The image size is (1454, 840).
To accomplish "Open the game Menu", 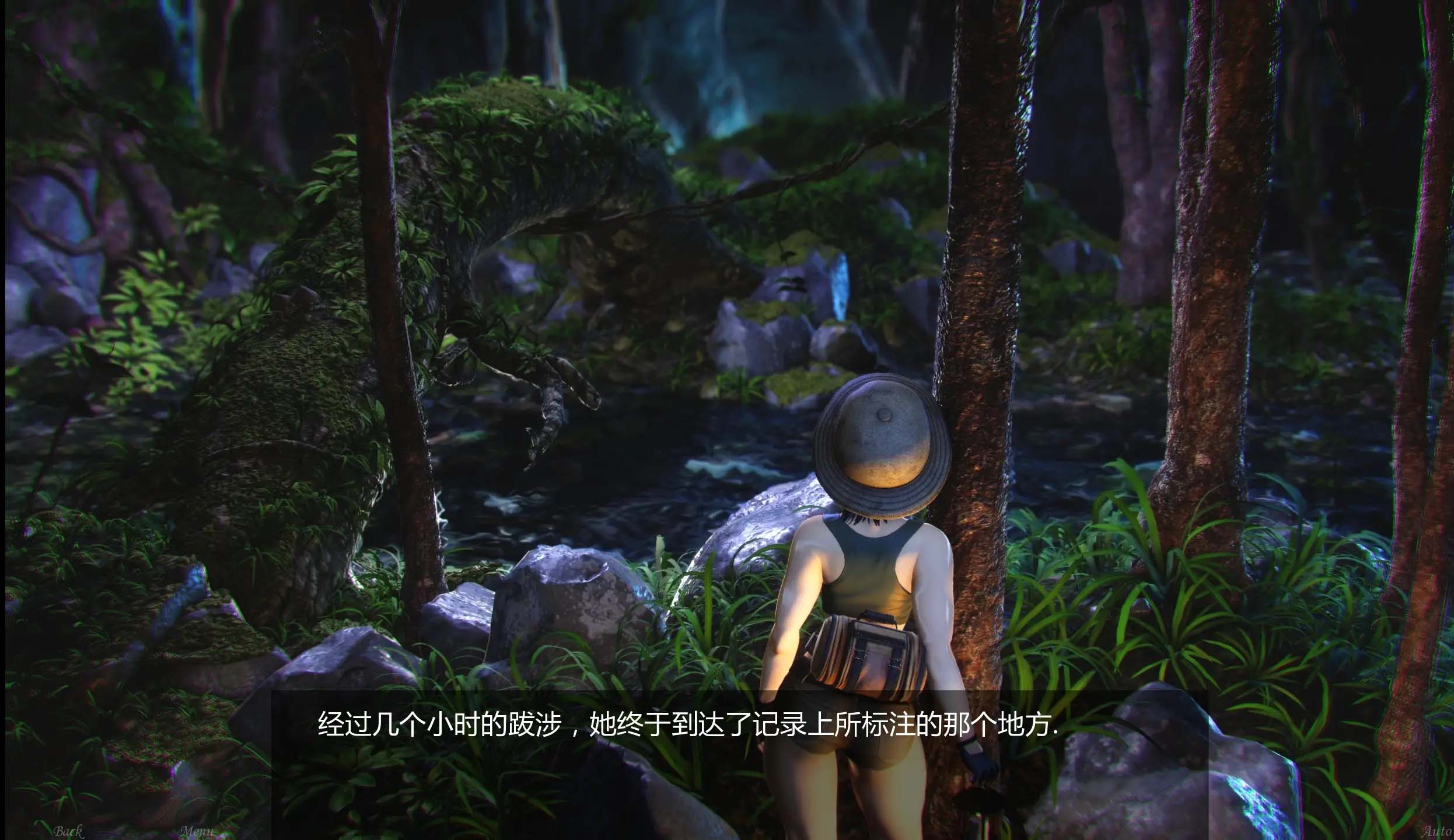I will pyautogui.click(x=197, y=831).
